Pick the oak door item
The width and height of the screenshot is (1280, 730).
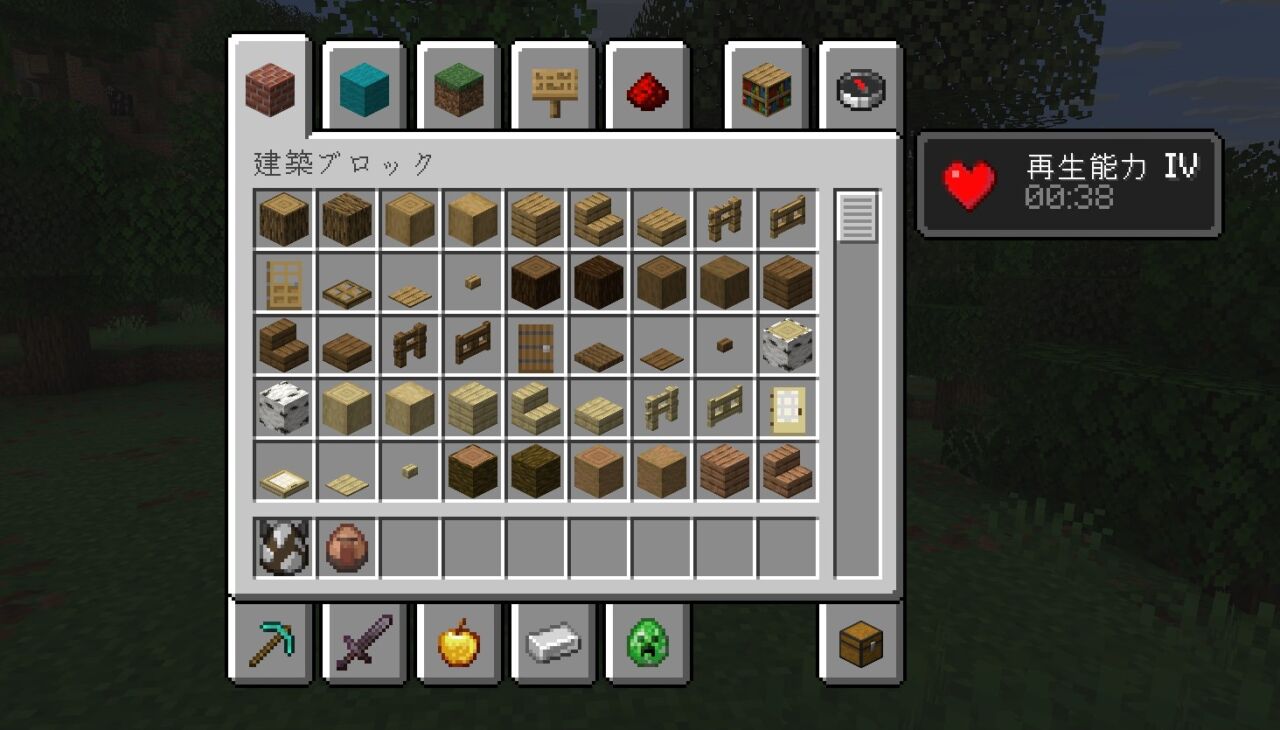(284, 283)
